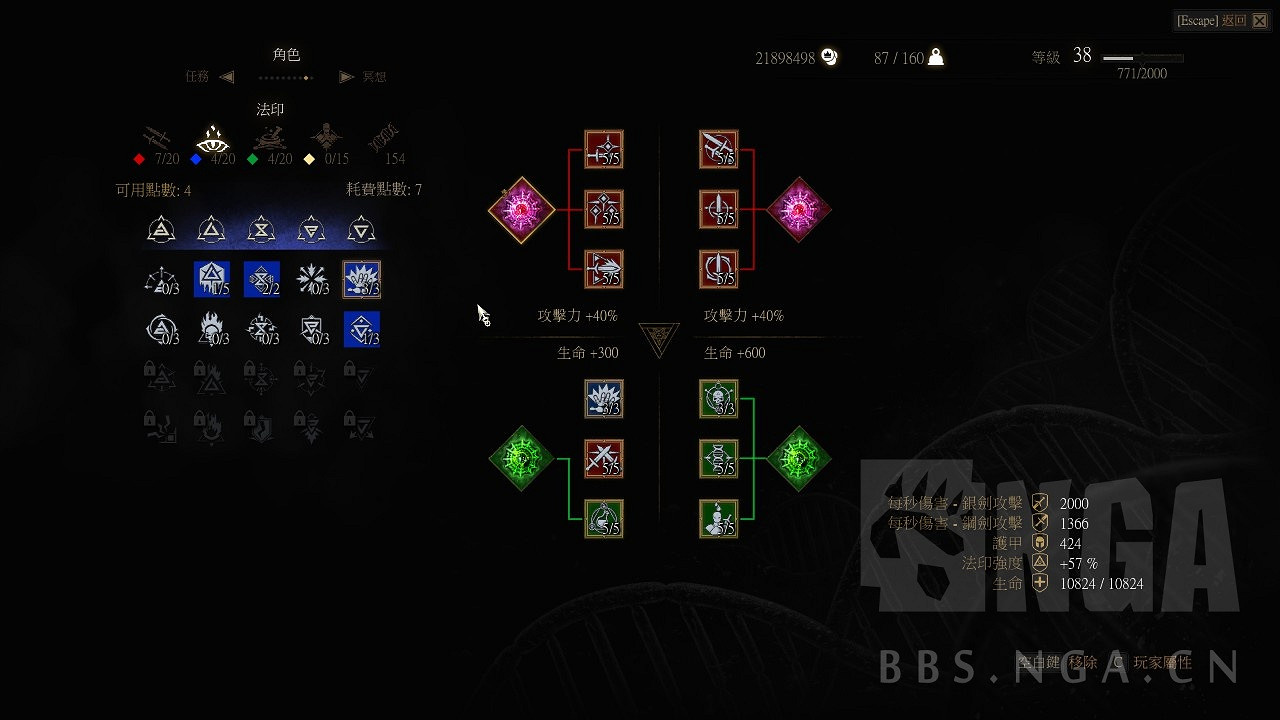Image resolution: width=1280 pixels, height=720 pixels.
Task: Select the Axii sign column icon
Action: coord(361,228)
